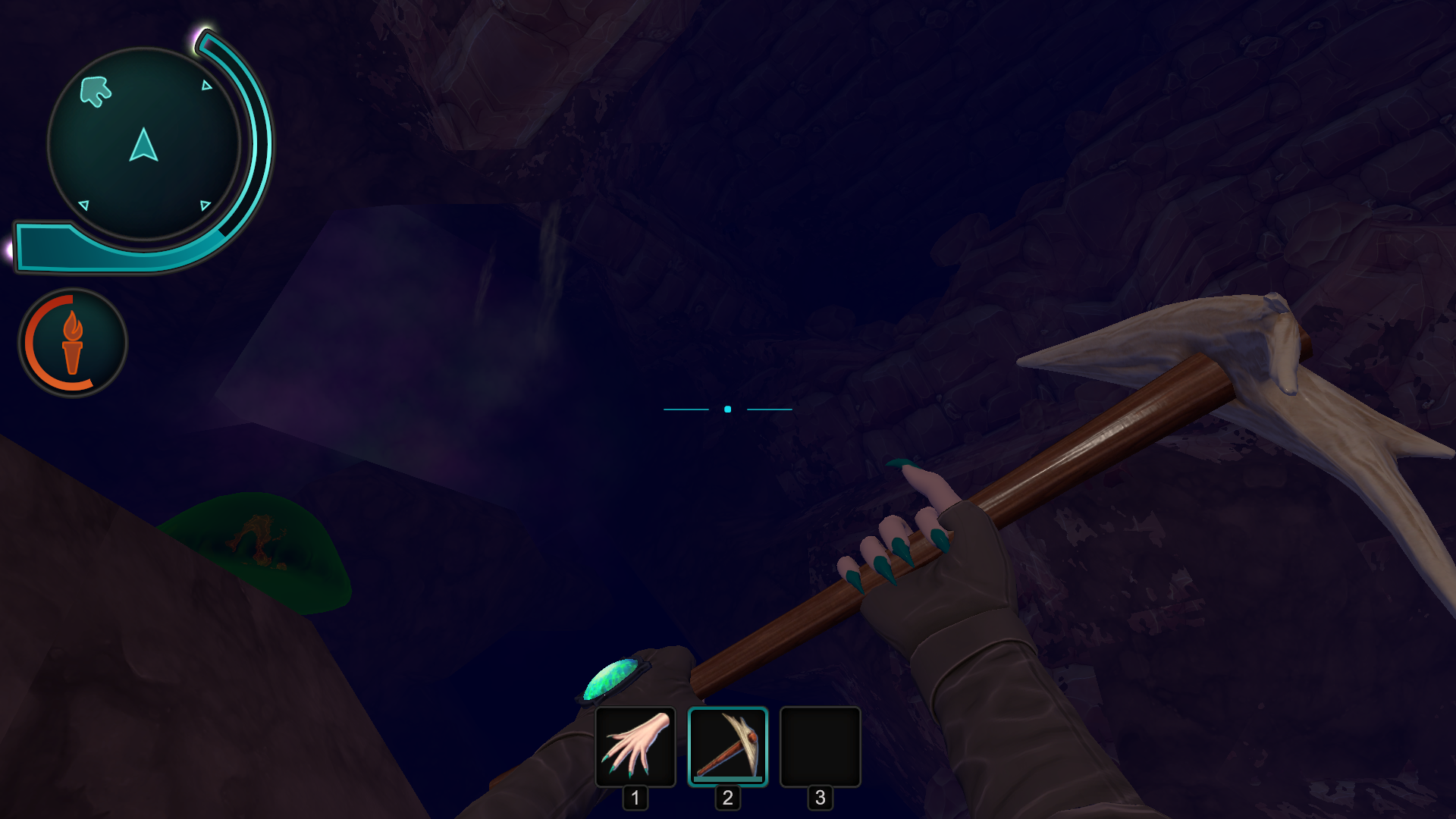
Task: Click the hand marker on the minimap
Action: (96, 92)
